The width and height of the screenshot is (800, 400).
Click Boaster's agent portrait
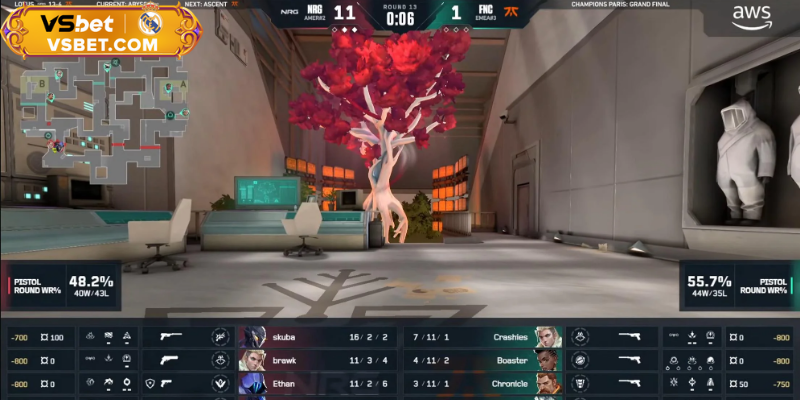[x=546, y=360]
